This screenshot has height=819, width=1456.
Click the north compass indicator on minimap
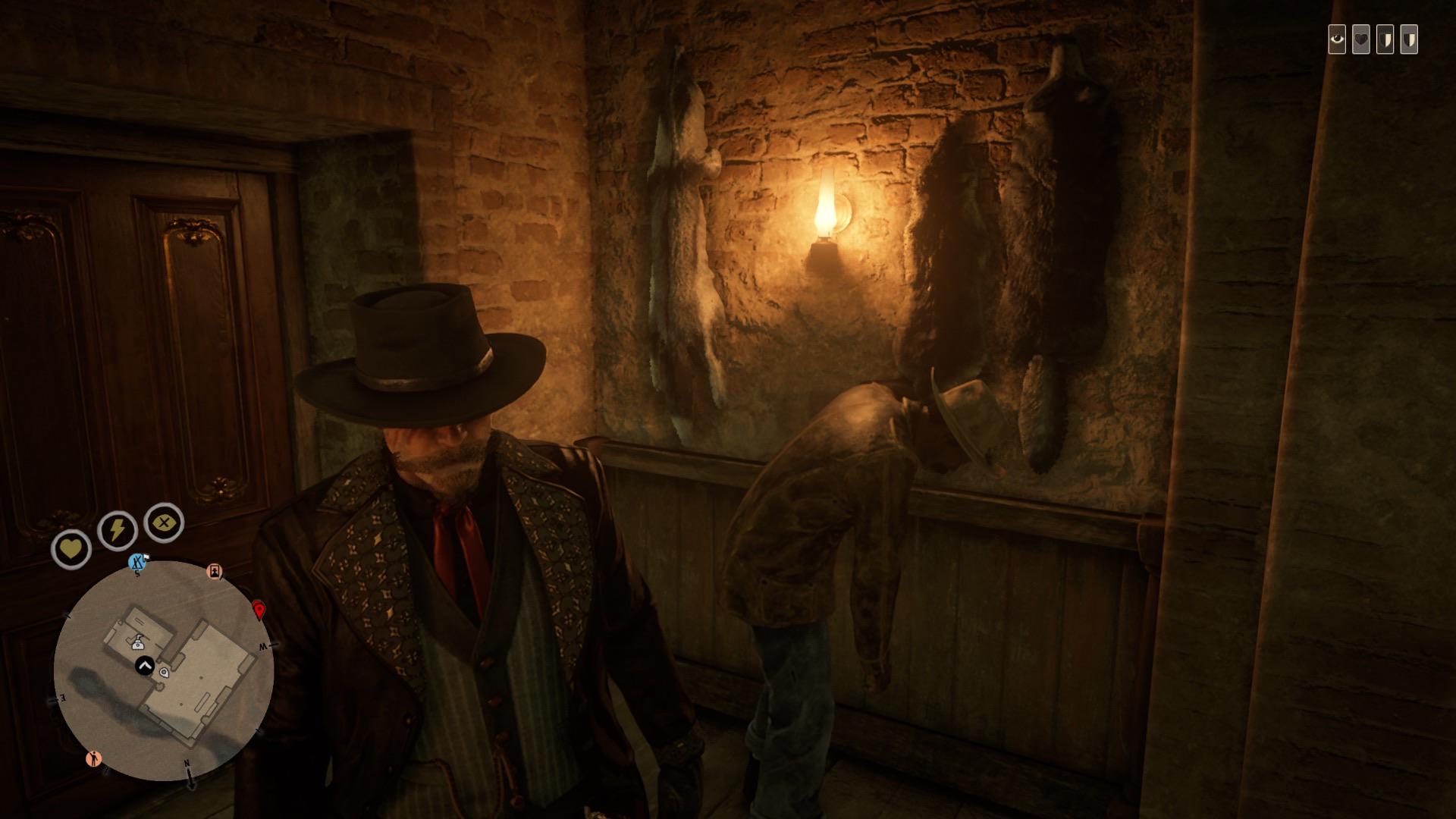[187, 764]
